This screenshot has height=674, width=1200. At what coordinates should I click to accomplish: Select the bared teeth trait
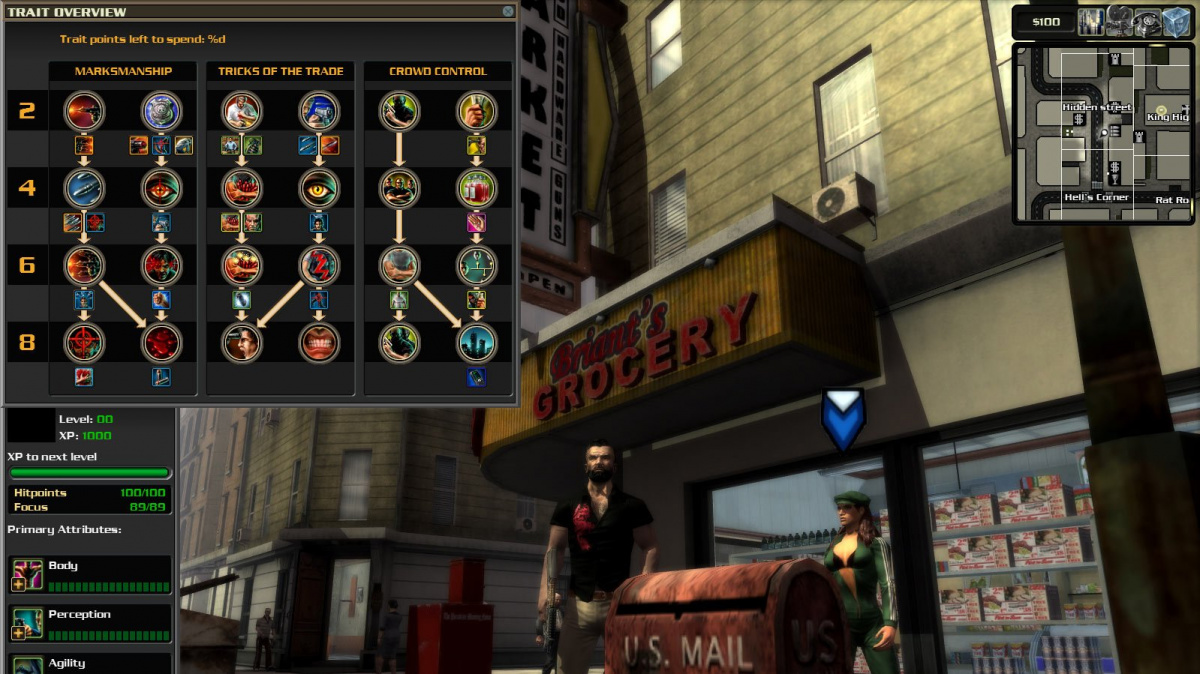319,342
